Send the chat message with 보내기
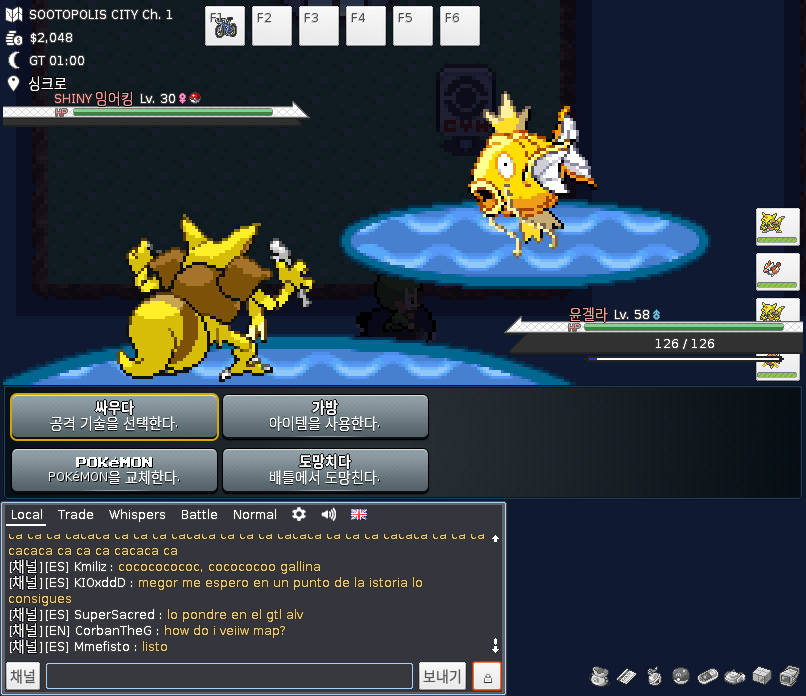Viewport: 806px width, 696px height. [x=442, y=677]
